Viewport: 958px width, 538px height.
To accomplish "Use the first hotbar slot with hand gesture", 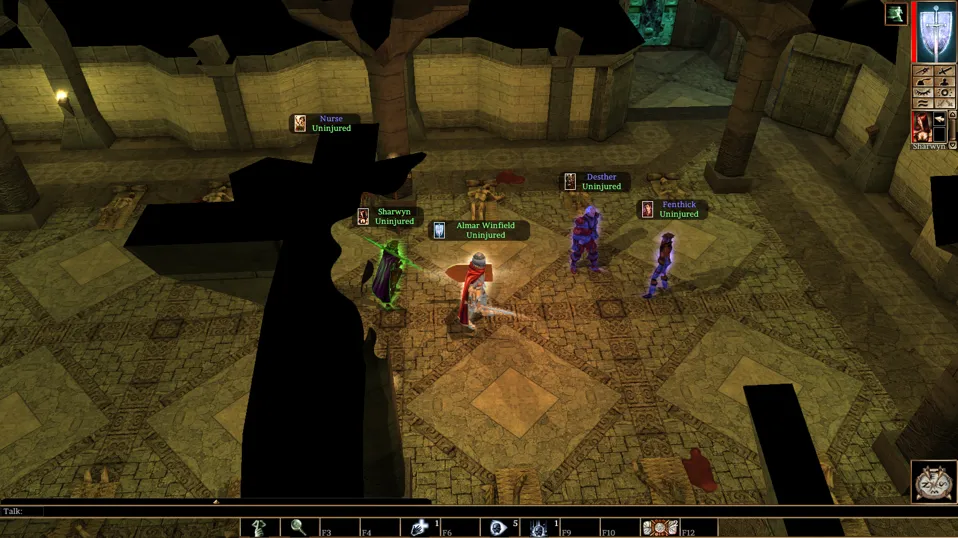I will click(x=259, y=527).
